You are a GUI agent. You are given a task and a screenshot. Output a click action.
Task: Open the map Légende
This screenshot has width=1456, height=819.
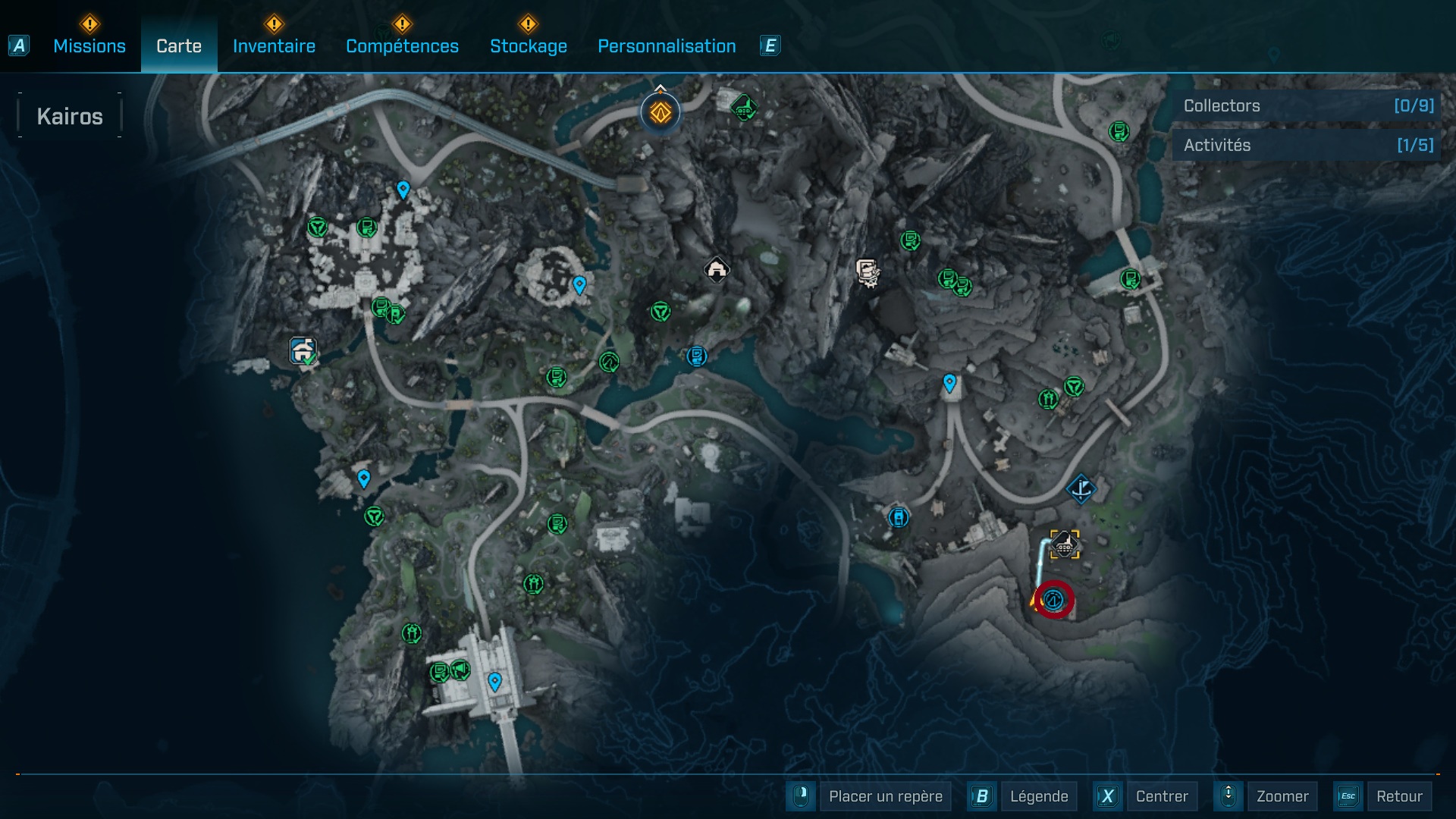coord(1038,796)
